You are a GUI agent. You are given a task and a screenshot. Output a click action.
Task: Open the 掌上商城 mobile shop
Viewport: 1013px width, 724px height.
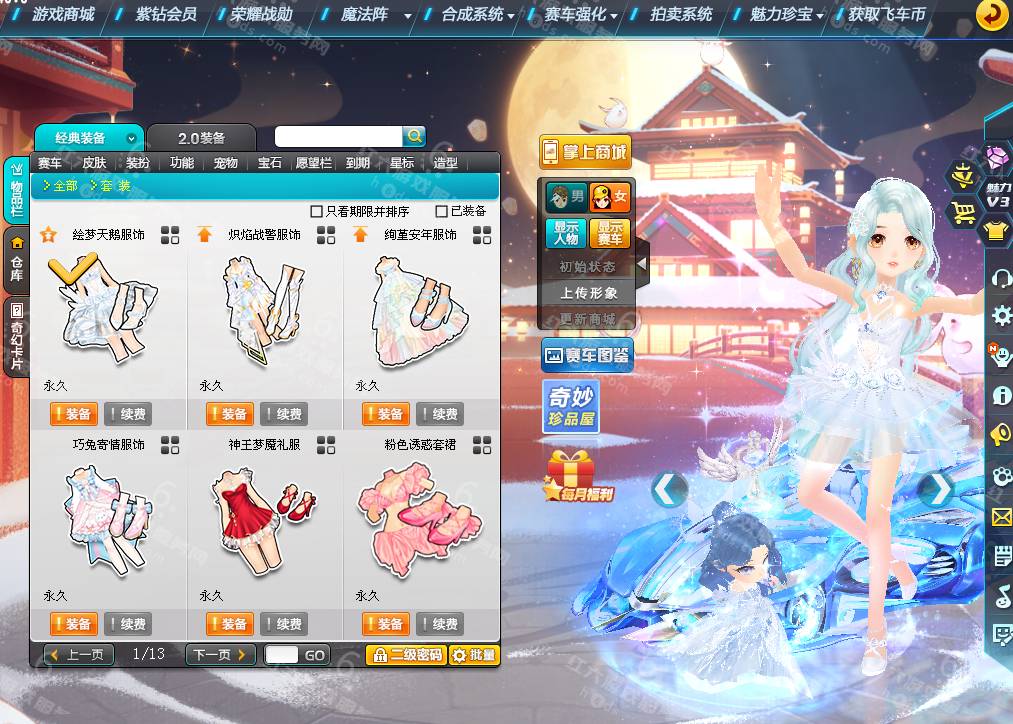click(x=586, y=152)
